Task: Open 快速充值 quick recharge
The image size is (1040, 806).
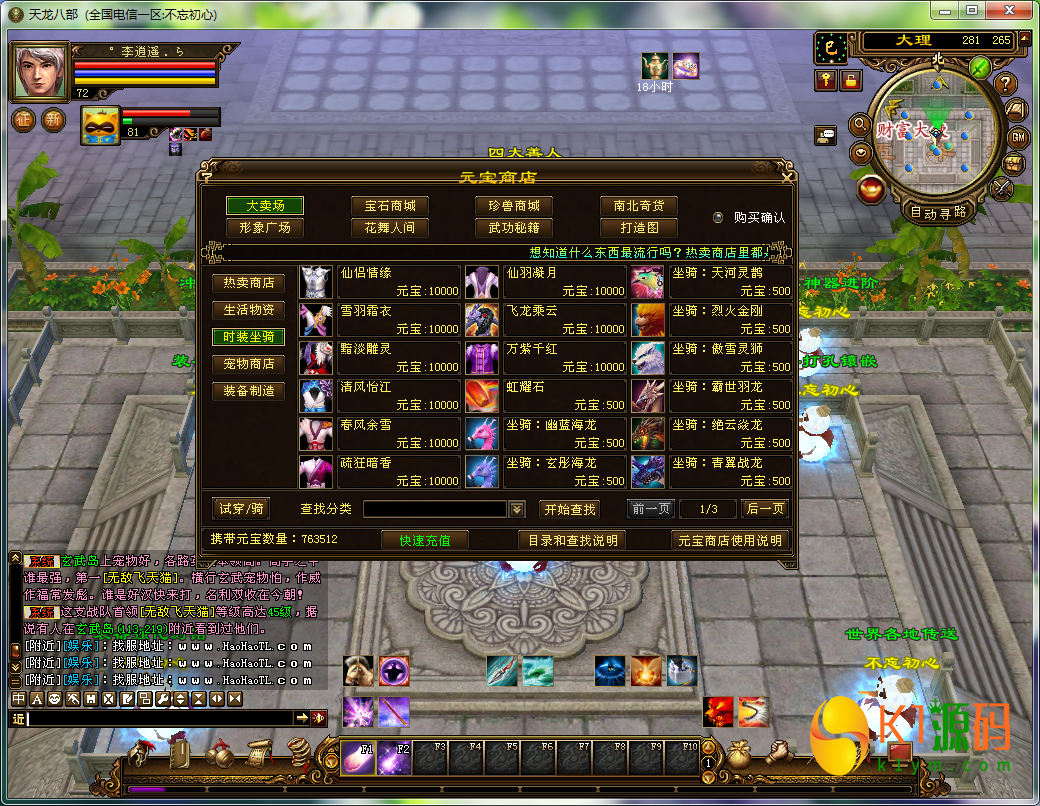Action: coord(425,540)
